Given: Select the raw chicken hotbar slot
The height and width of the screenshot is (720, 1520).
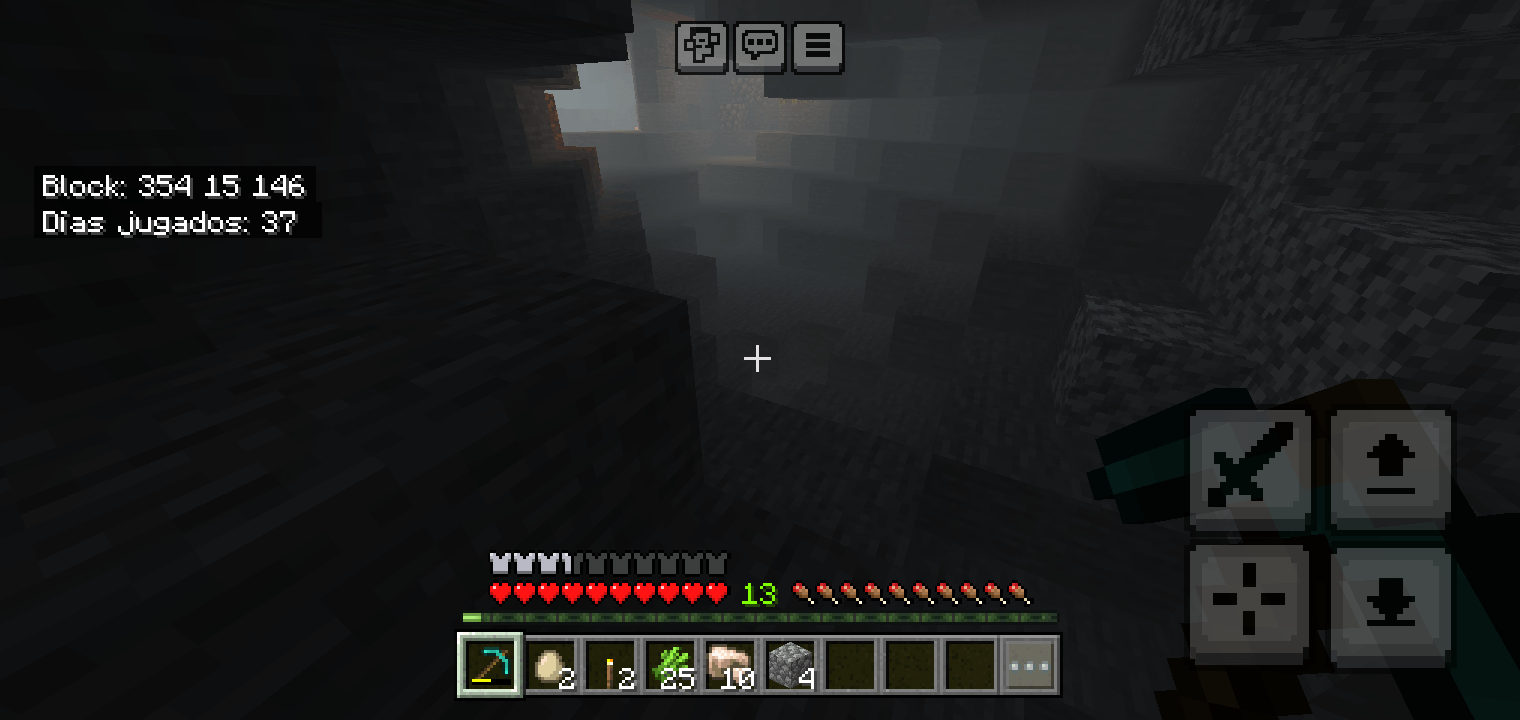Looking at the screenshot, I should (730, 663).
